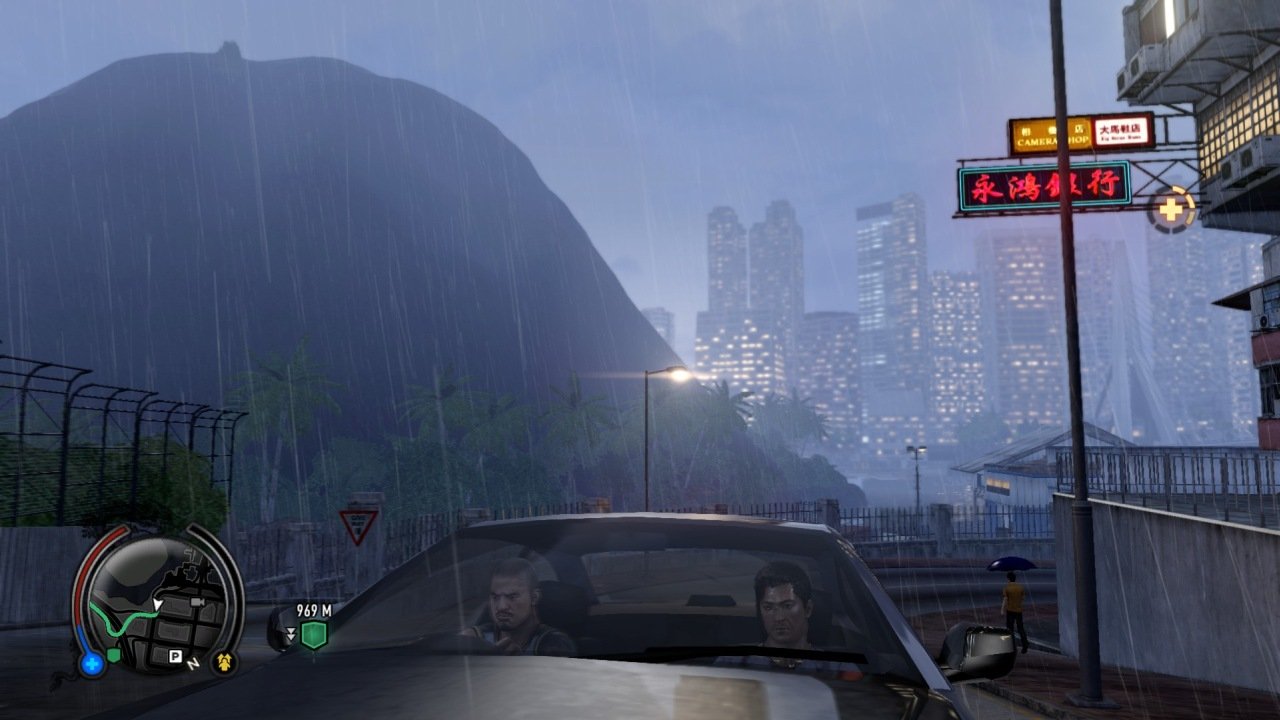Screen dimensions: 1280x720
Task: Click the yellow health shrine cross indicator
Action: click(1171, 211)
